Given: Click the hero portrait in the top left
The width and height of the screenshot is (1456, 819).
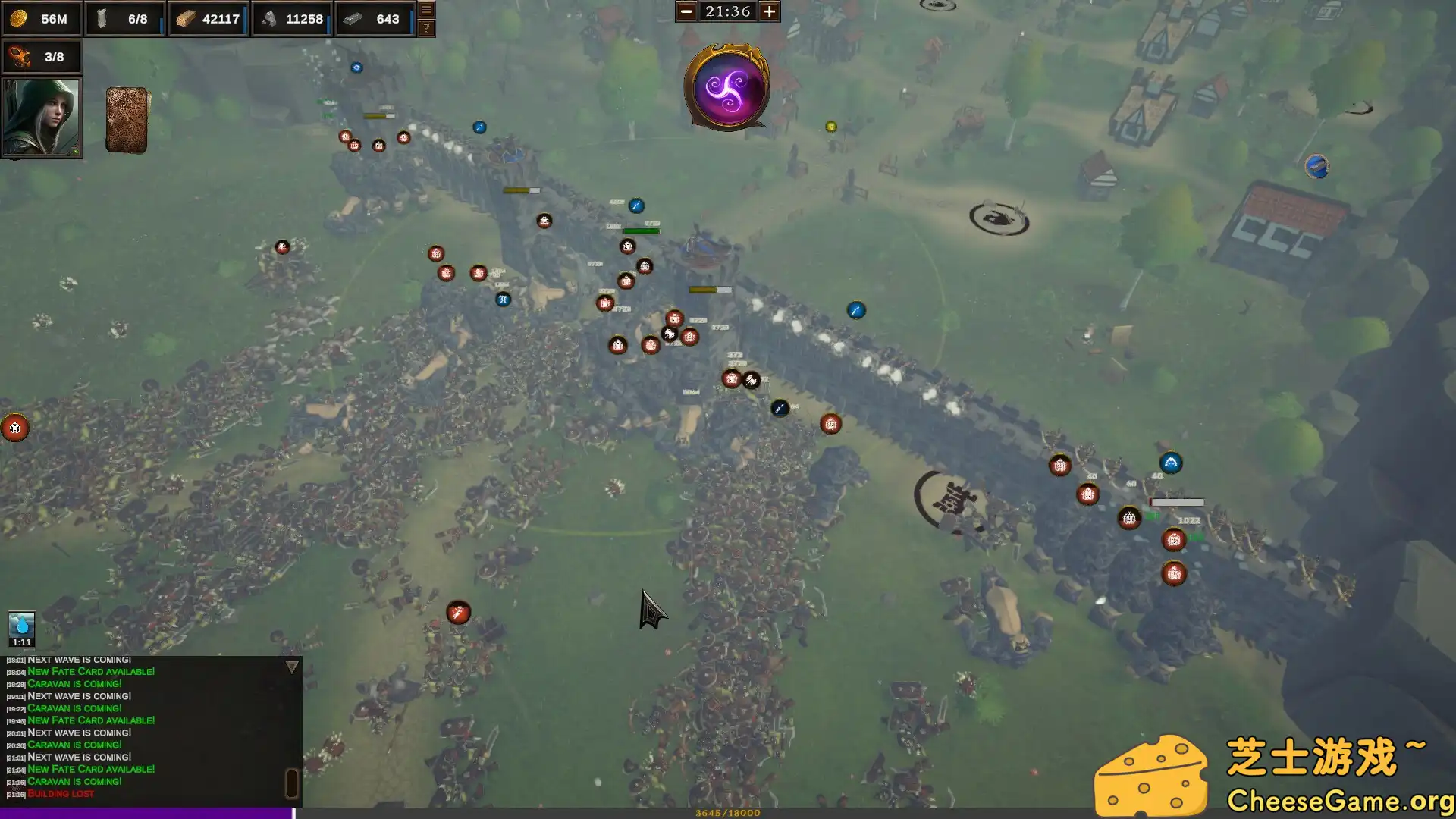Looking at the screenshot, I should click(x=42, y=118).
